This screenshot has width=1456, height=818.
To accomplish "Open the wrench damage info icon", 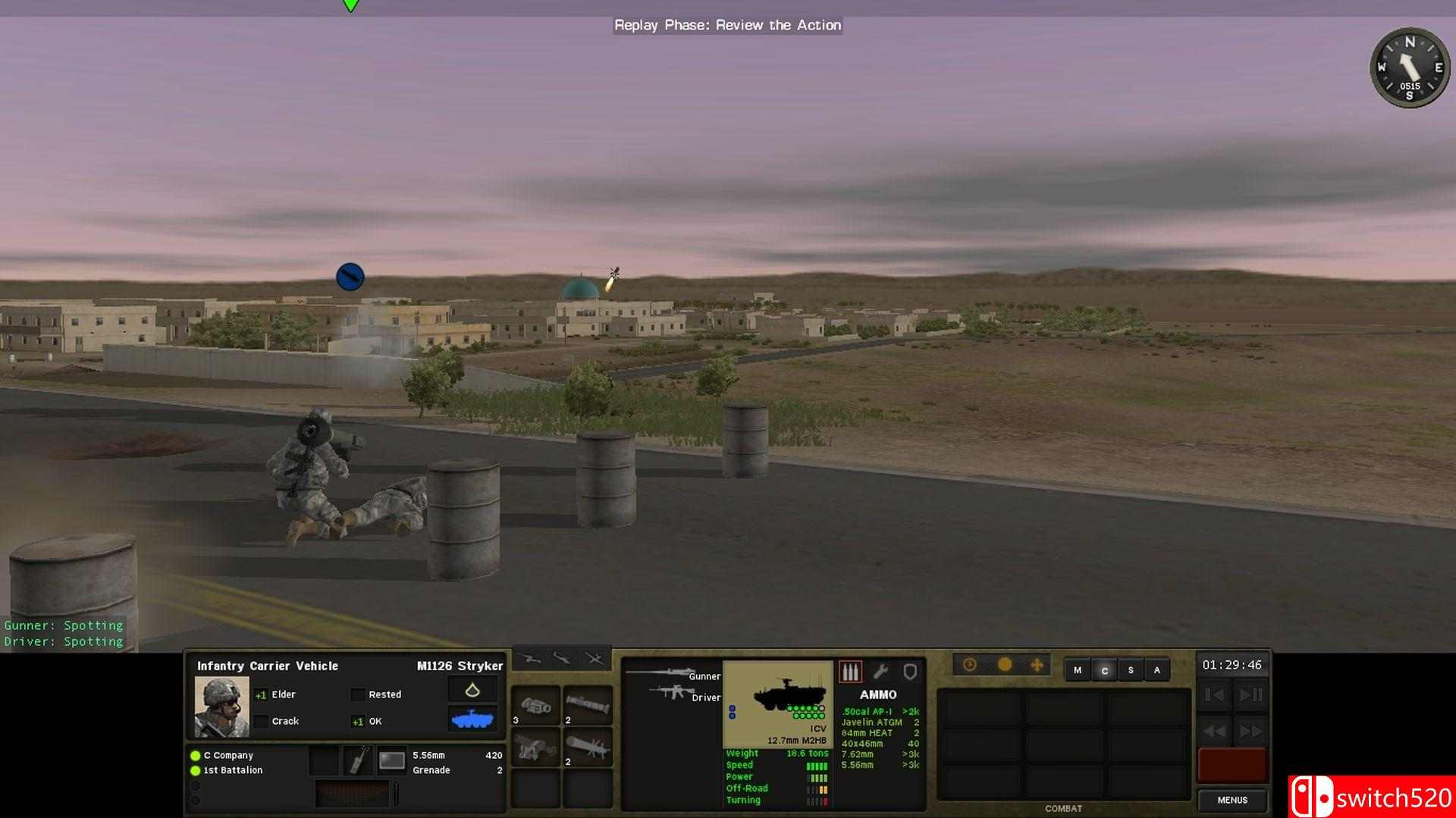I will [881, 672].
